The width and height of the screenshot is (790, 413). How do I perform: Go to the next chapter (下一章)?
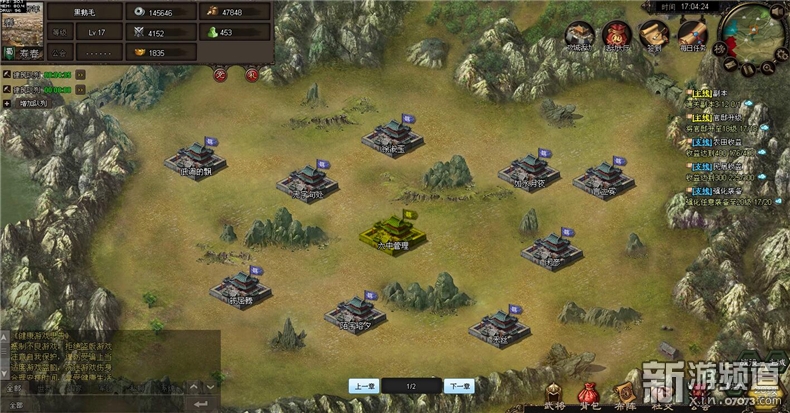[458, 386]
